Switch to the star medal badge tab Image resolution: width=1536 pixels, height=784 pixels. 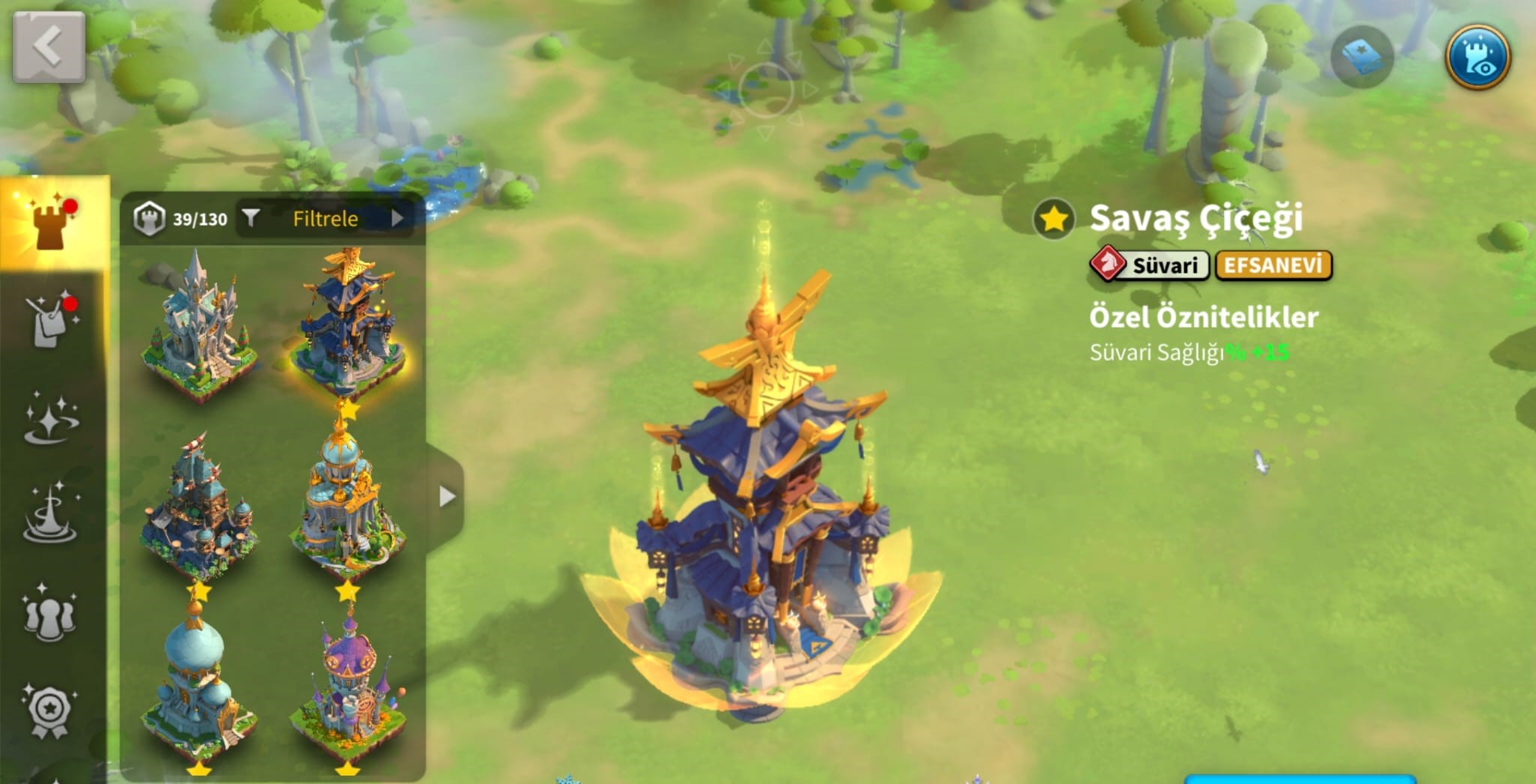click(x=49, y=711)
